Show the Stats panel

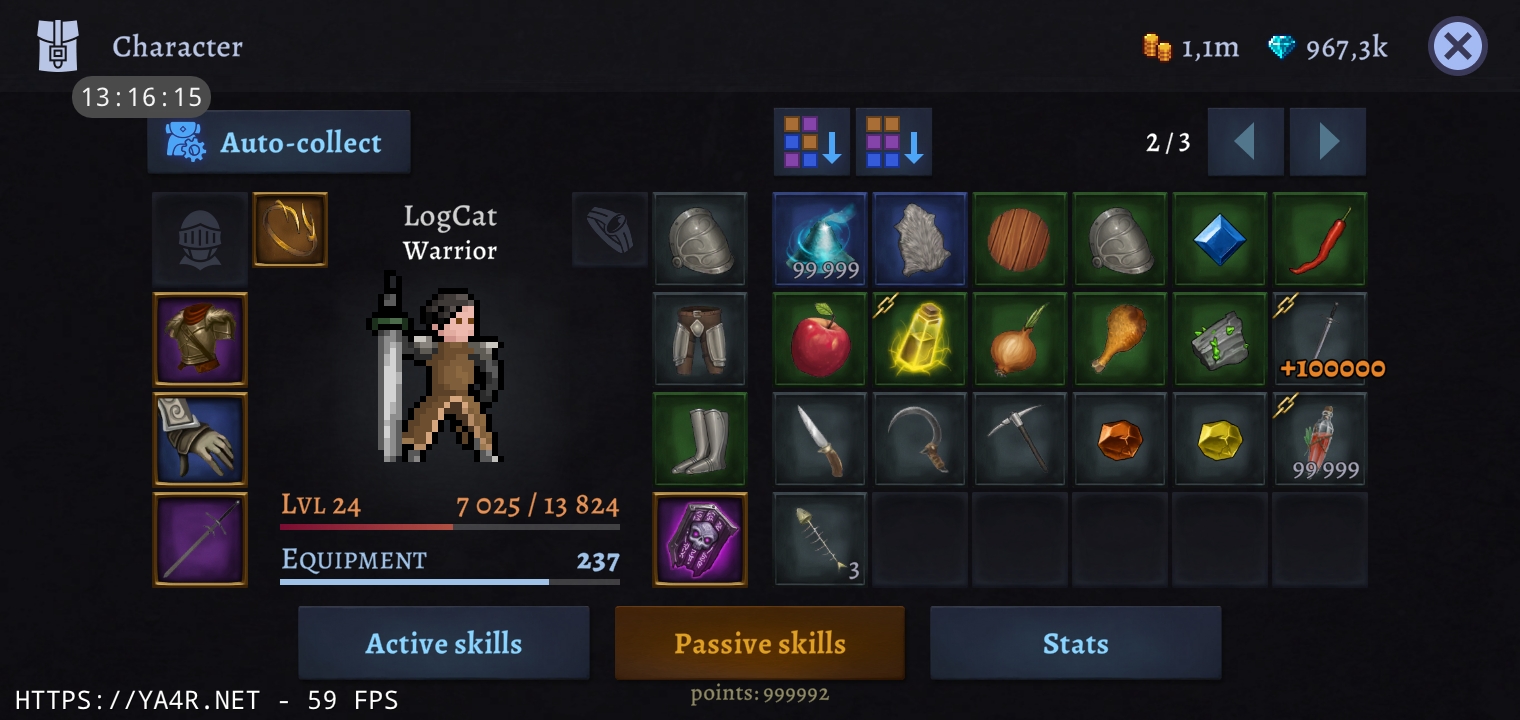(x=1075, y=643)
